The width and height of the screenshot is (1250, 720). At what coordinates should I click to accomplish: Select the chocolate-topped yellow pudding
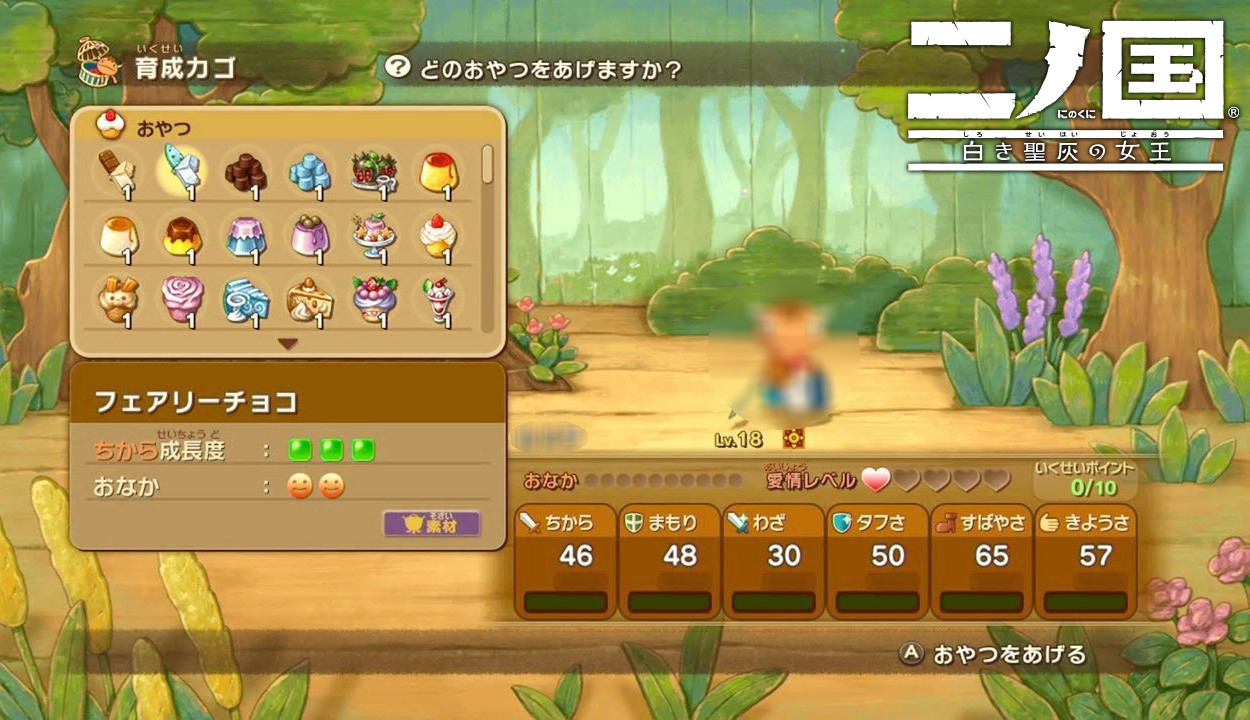pos(181,236)
